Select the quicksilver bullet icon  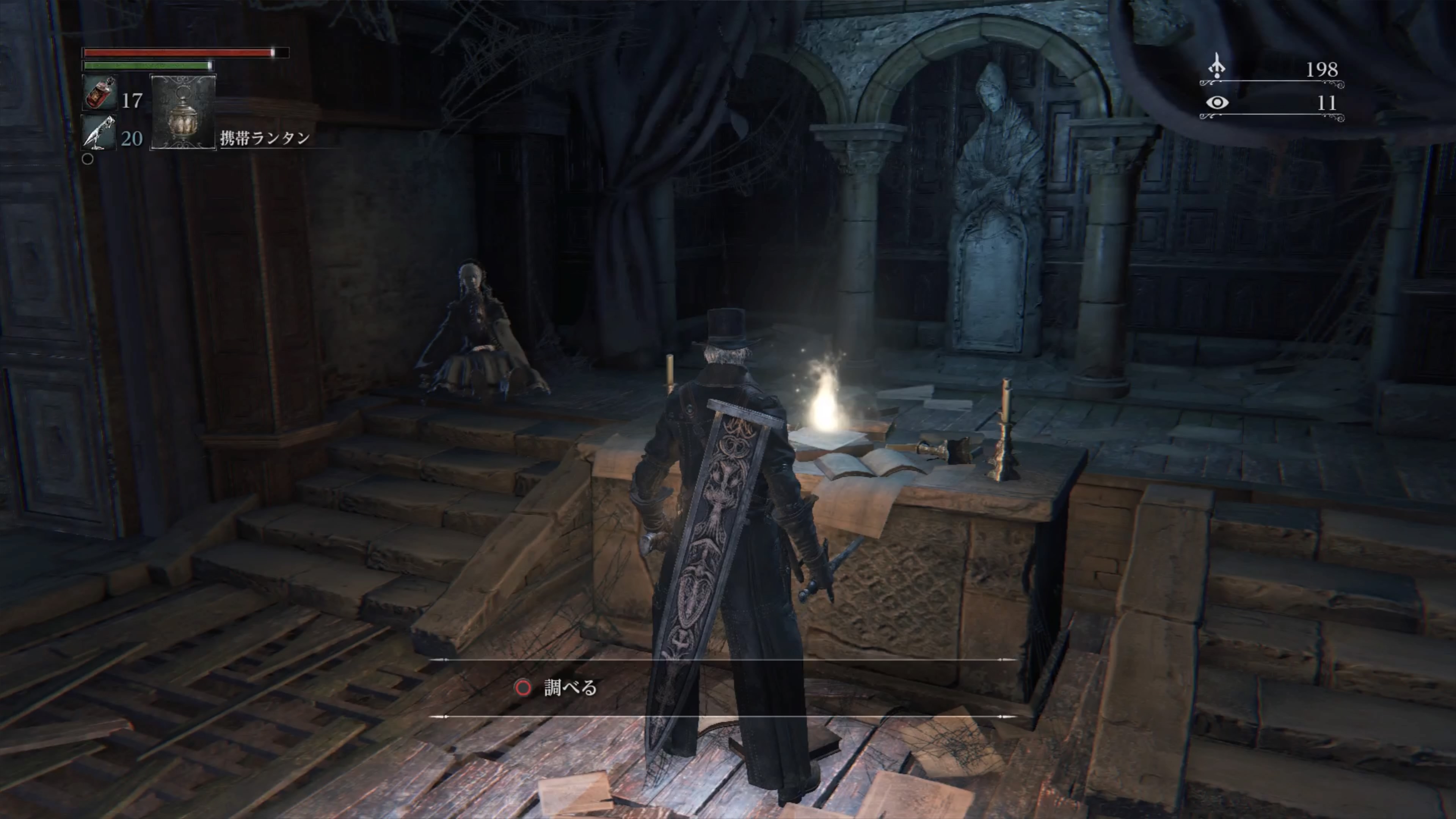[x=99, y=133]
